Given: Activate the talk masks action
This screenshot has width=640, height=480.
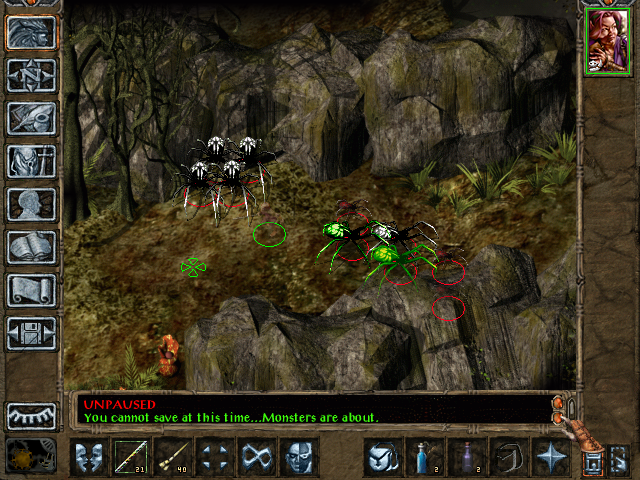Looking at the screenshot, I should tap(88, 457).
